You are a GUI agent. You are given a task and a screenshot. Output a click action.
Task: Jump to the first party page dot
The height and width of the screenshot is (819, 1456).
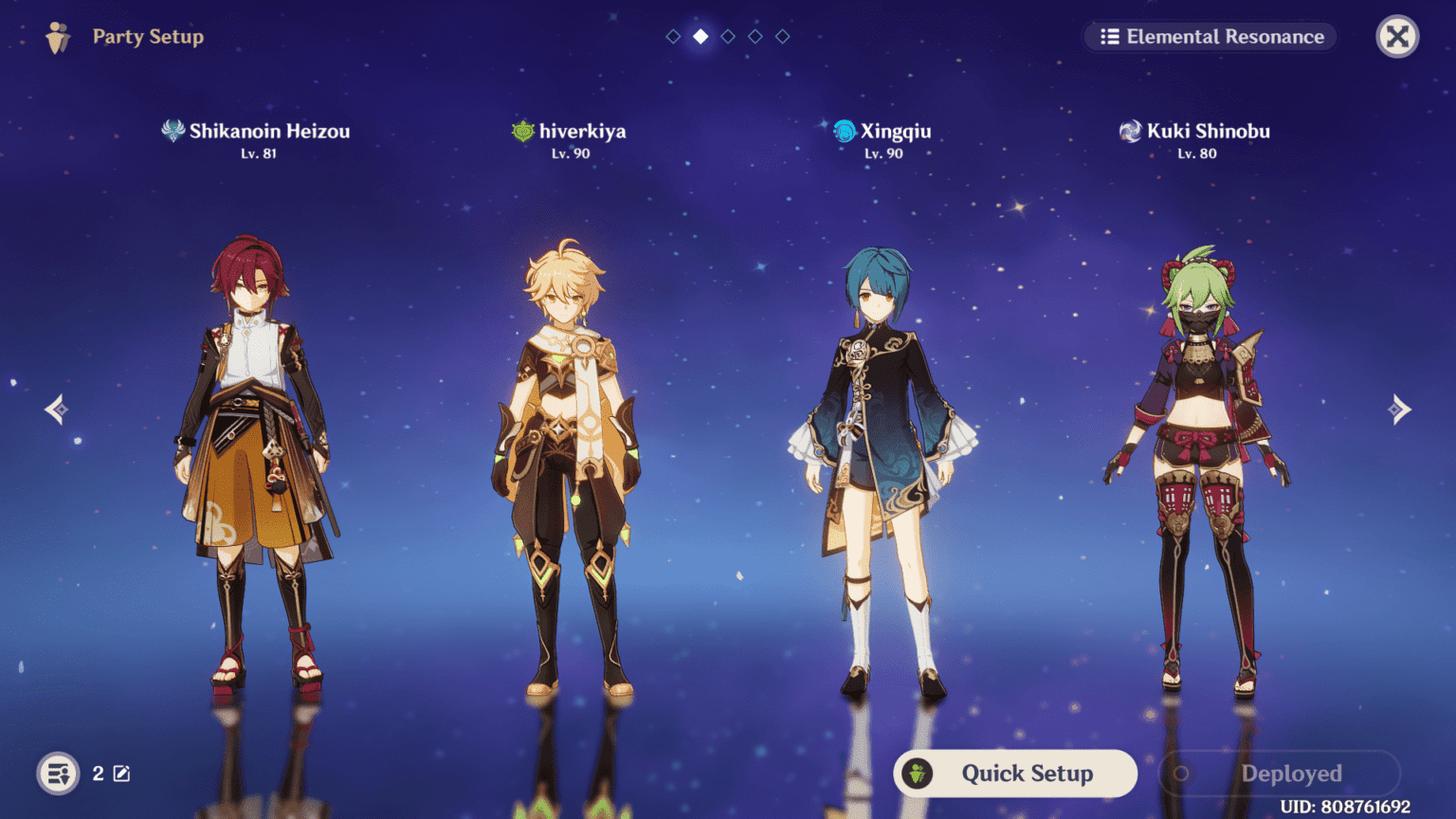tap(673, 37)
